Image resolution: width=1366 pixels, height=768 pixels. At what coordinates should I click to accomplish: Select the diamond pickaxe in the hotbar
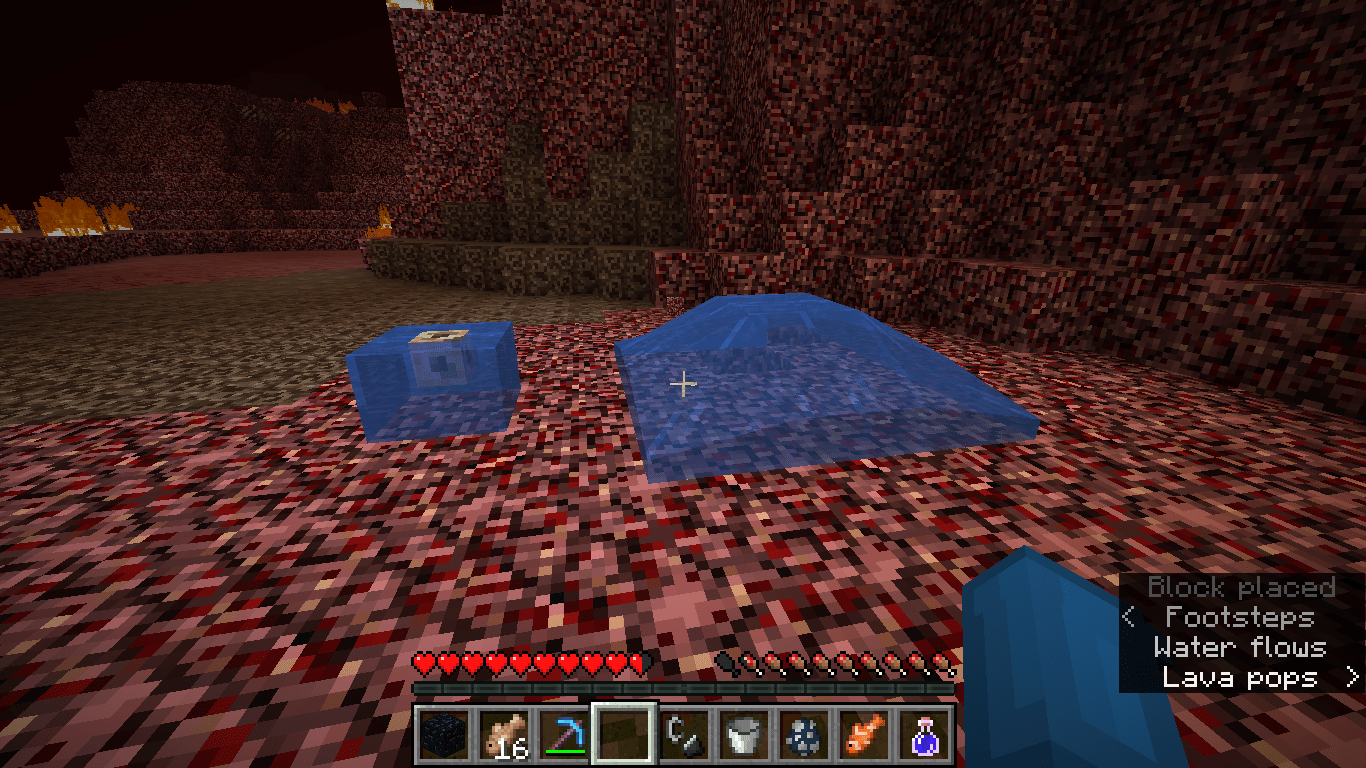click(x=566, y=735)
